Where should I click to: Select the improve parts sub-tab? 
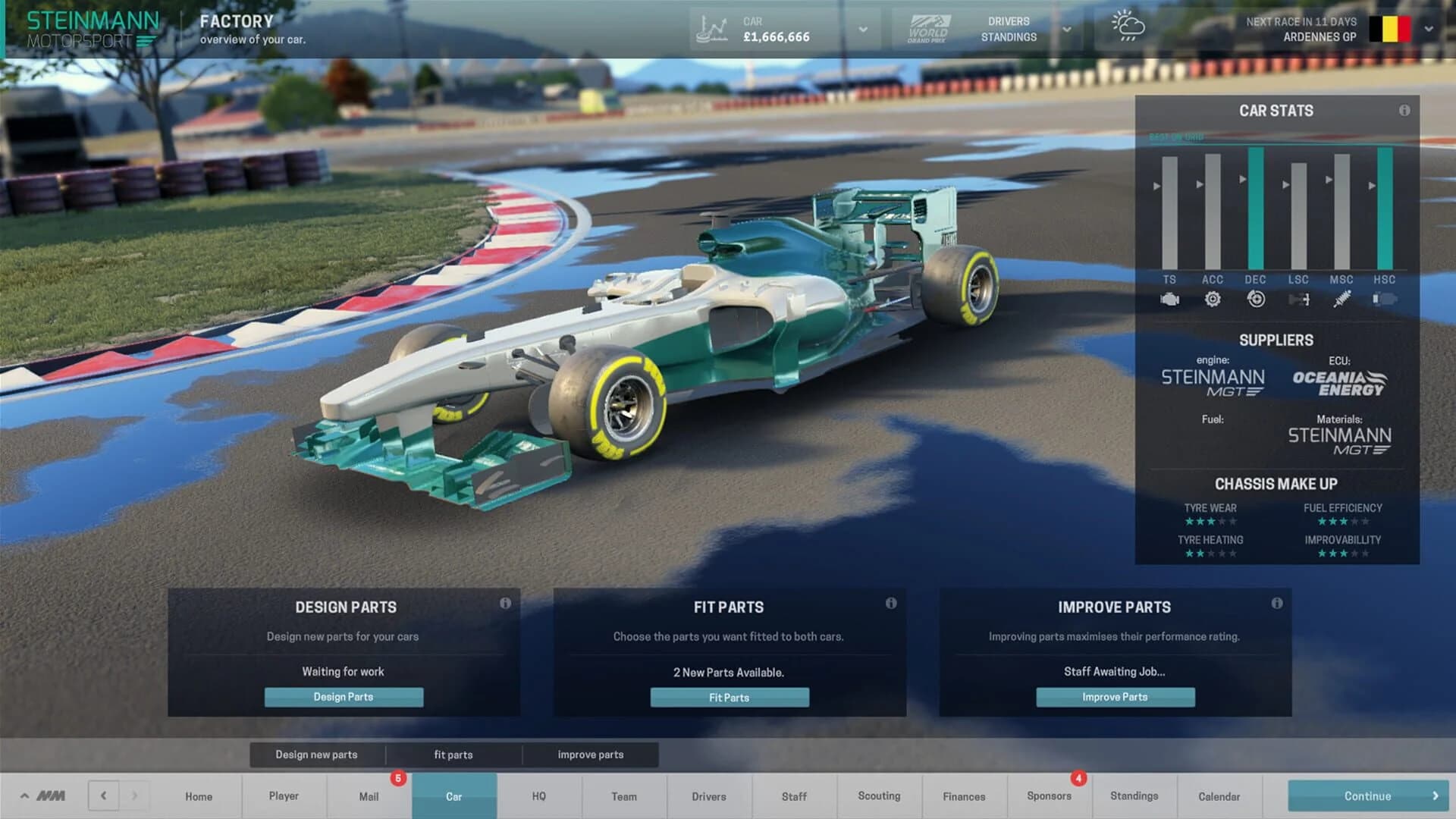tap(591, 755)
